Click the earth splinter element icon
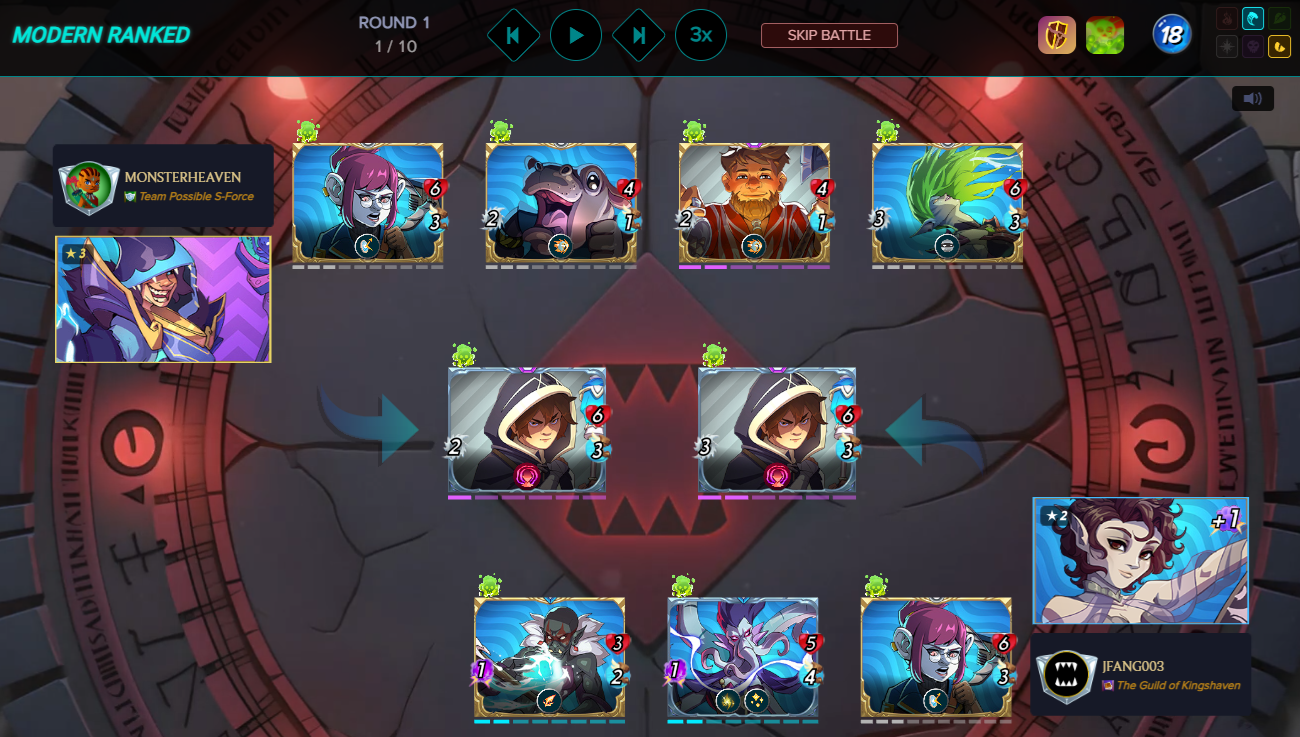 tap(1279, 18)
